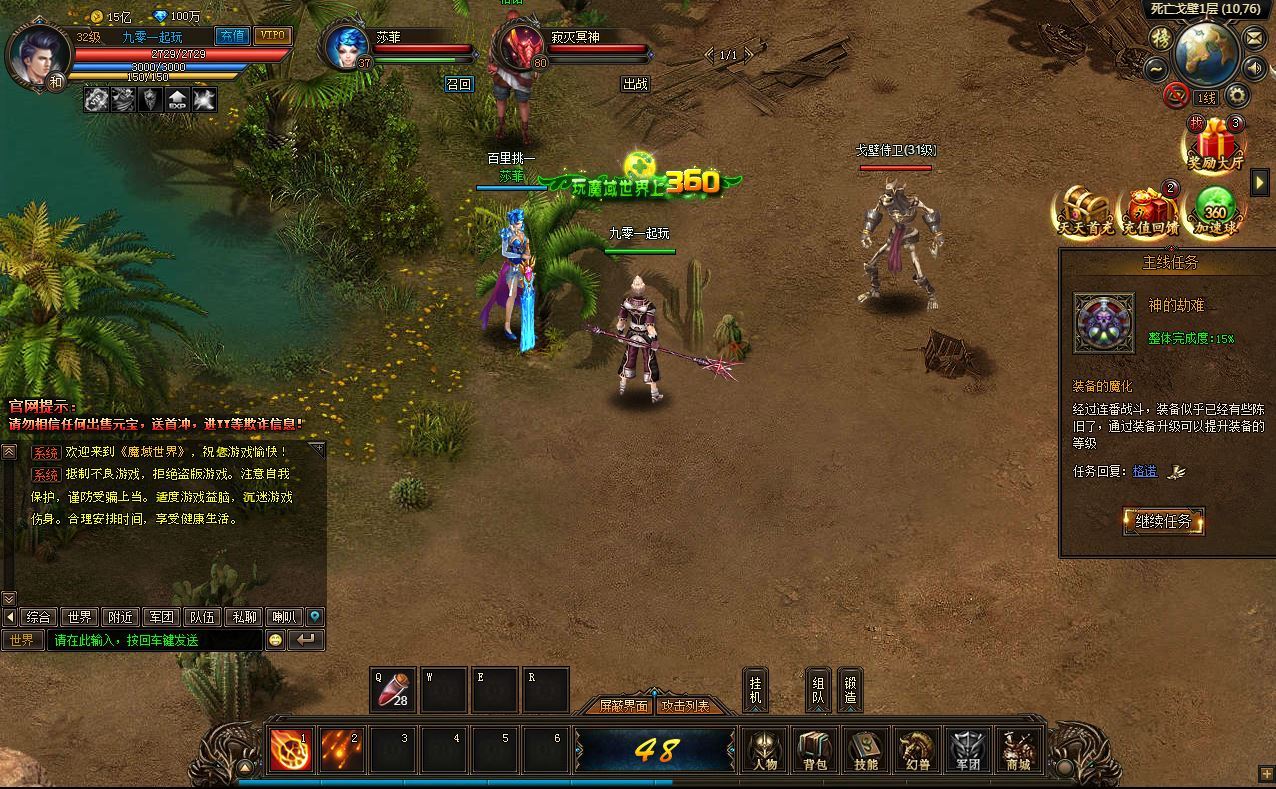Screen dimensions: 1276x789
Task: Click the chat message input field
Action: (x=155, y=640)
